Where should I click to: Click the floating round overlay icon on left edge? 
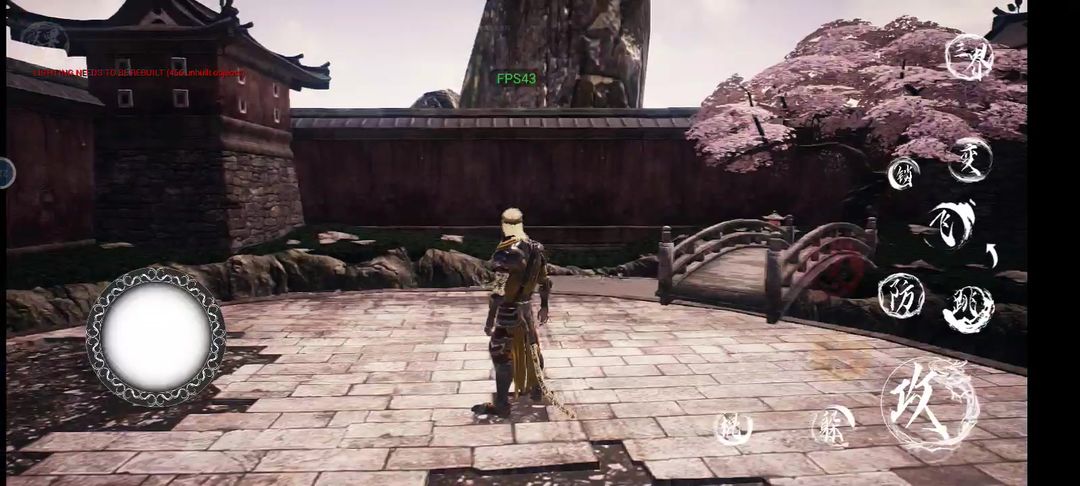tap(6, 173)
